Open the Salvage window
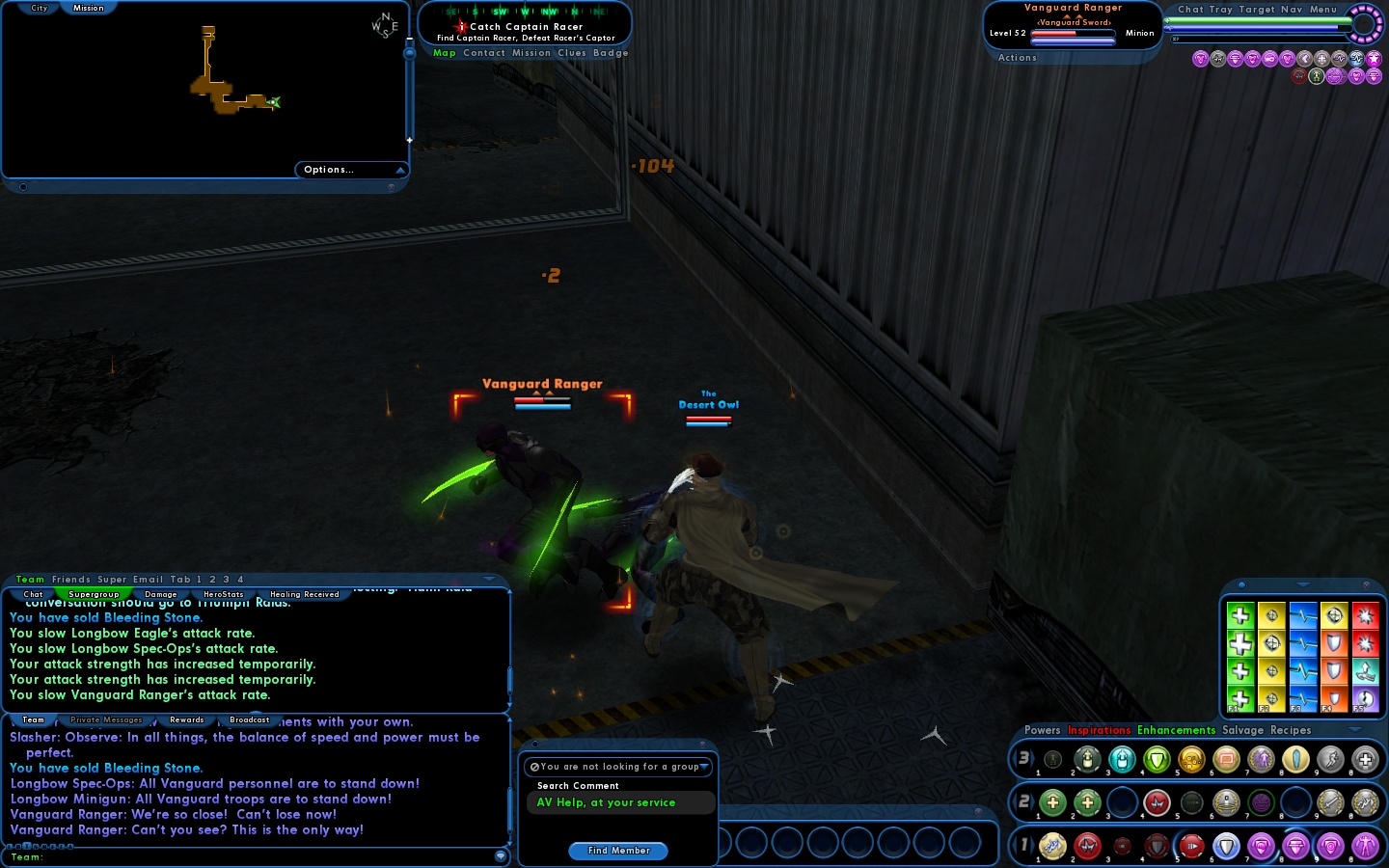Viewport: 1389px width, 868px height. tap(1242, 730)
